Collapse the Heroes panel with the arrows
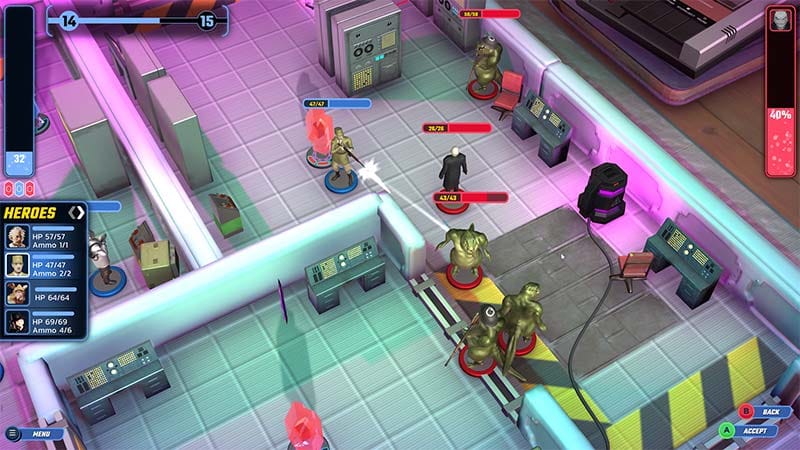Viewport: 800px width, 450px height. click(x=76, y=212)
